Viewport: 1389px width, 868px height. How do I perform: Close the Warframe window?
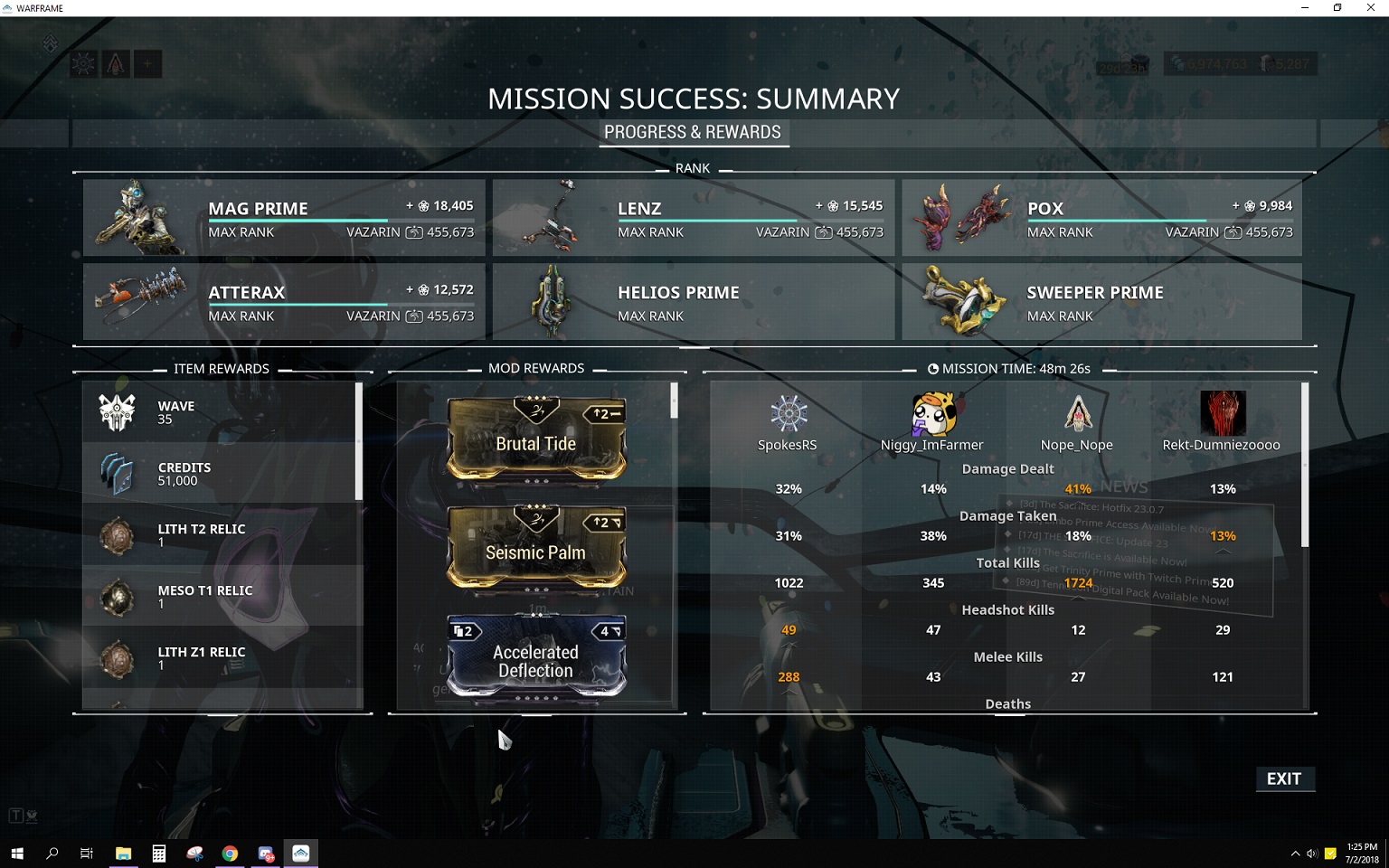1370,8
